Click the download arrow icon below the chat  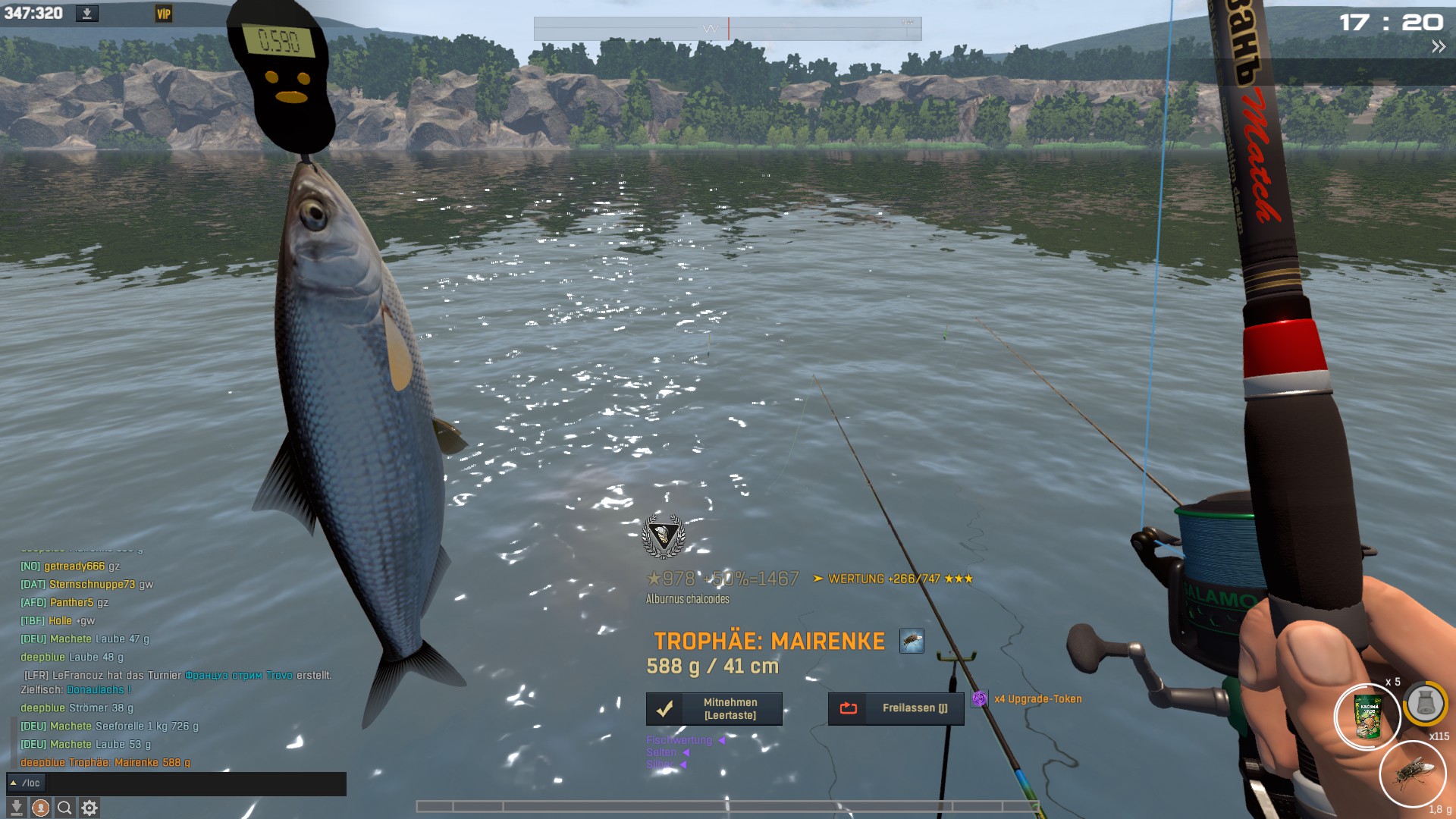[x=17, y=808]
